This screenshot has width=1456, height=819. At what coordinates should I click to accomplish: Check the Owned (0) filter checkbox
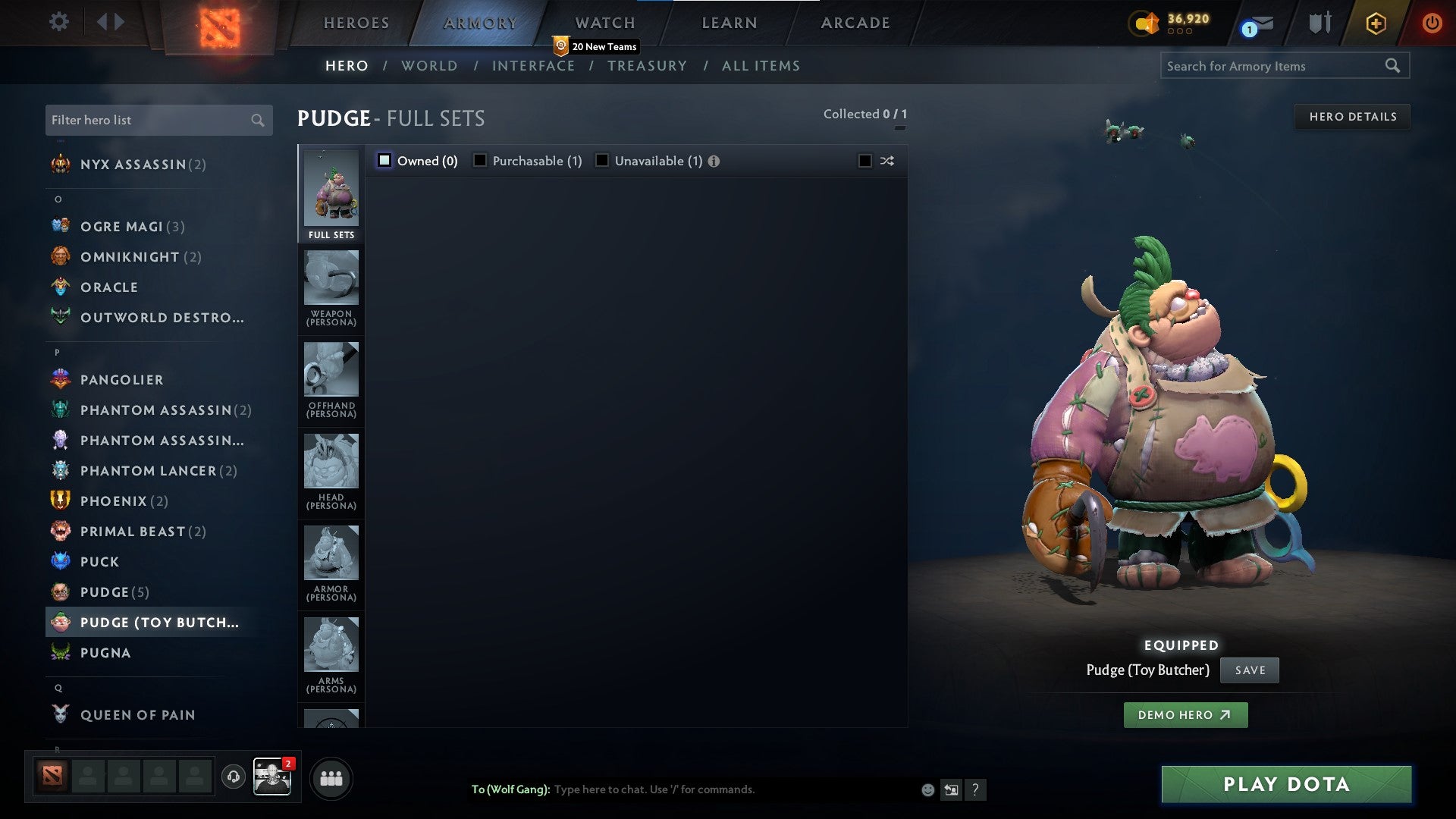click(385, 160)
